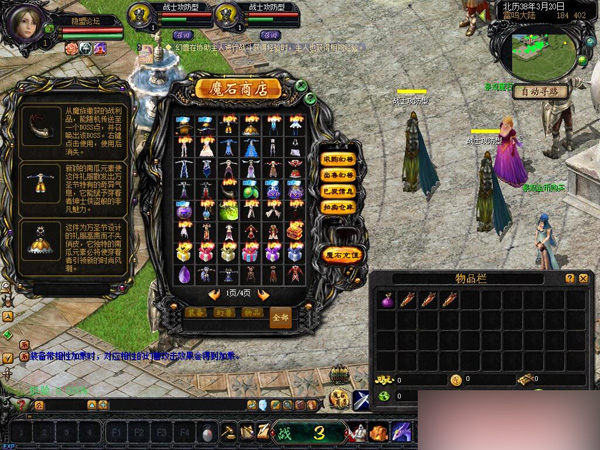Go to the previous shop page arrow
The width and height of the screenshot is (600, 450).
tap(213, 295)
